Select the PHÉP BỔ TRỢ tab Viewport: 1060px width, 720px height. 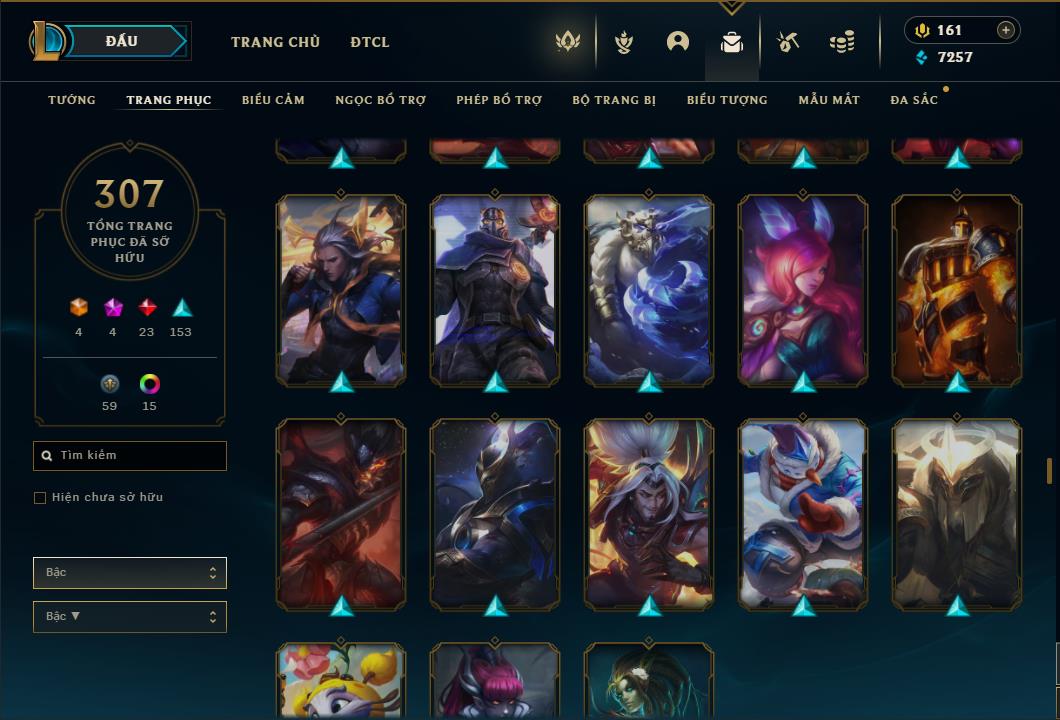click(x=499, y=100)
